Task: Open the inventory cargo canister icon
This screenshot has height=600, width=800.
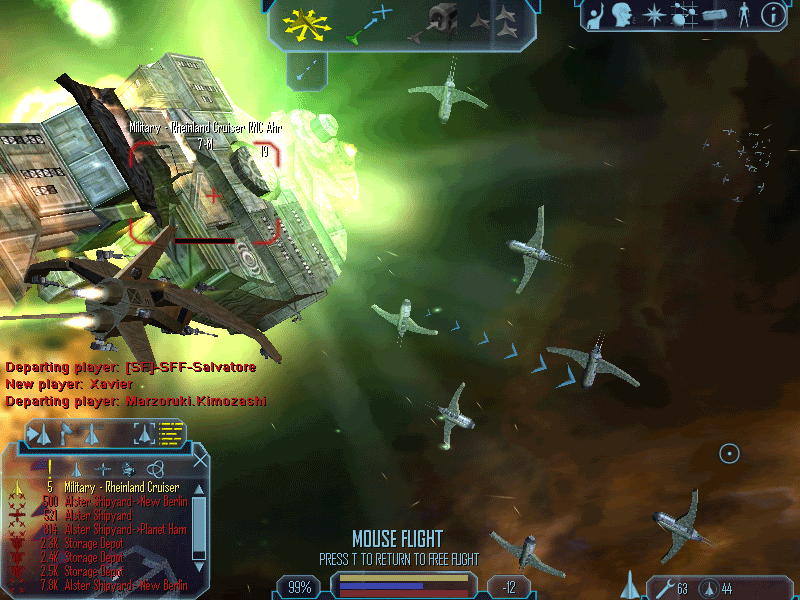Action: (x=715, y=15)
